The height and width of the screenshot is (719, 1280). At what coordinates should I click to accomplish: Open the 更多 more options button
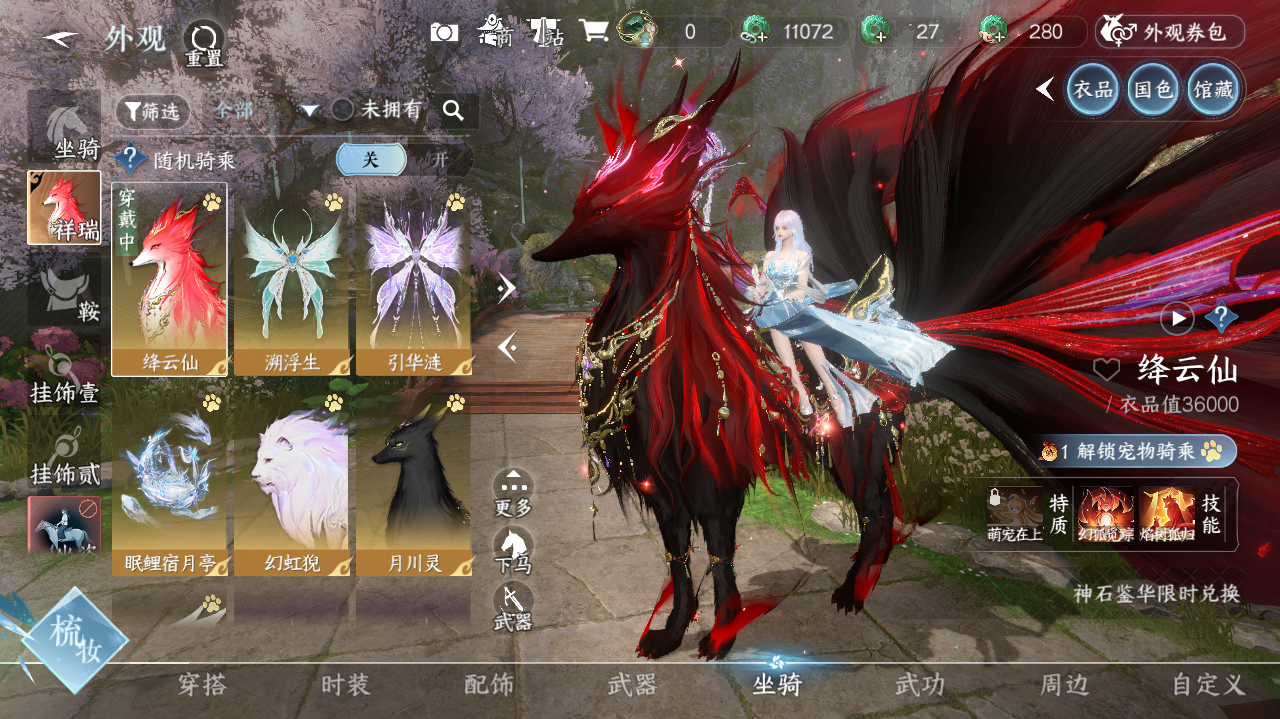(x=513, y=493)
